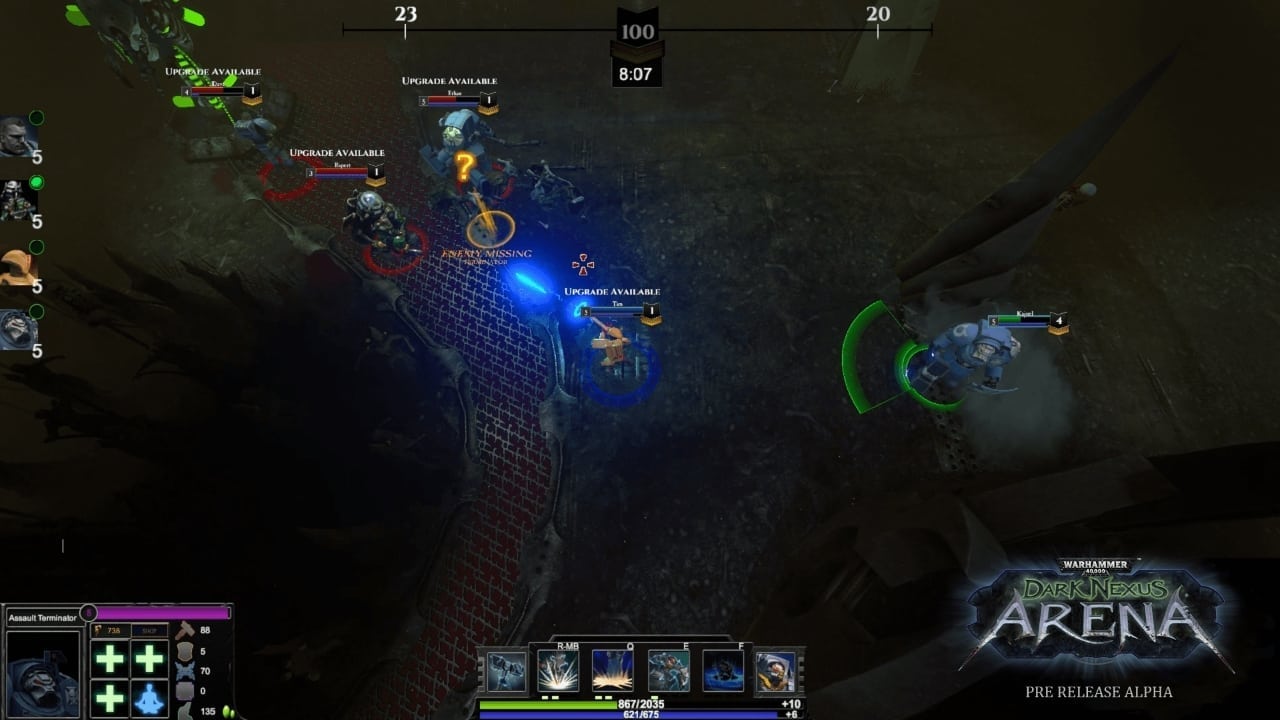Cast the F blue vortex ability
This screenshot has height=720, width=1280.
tap(722, 670)
